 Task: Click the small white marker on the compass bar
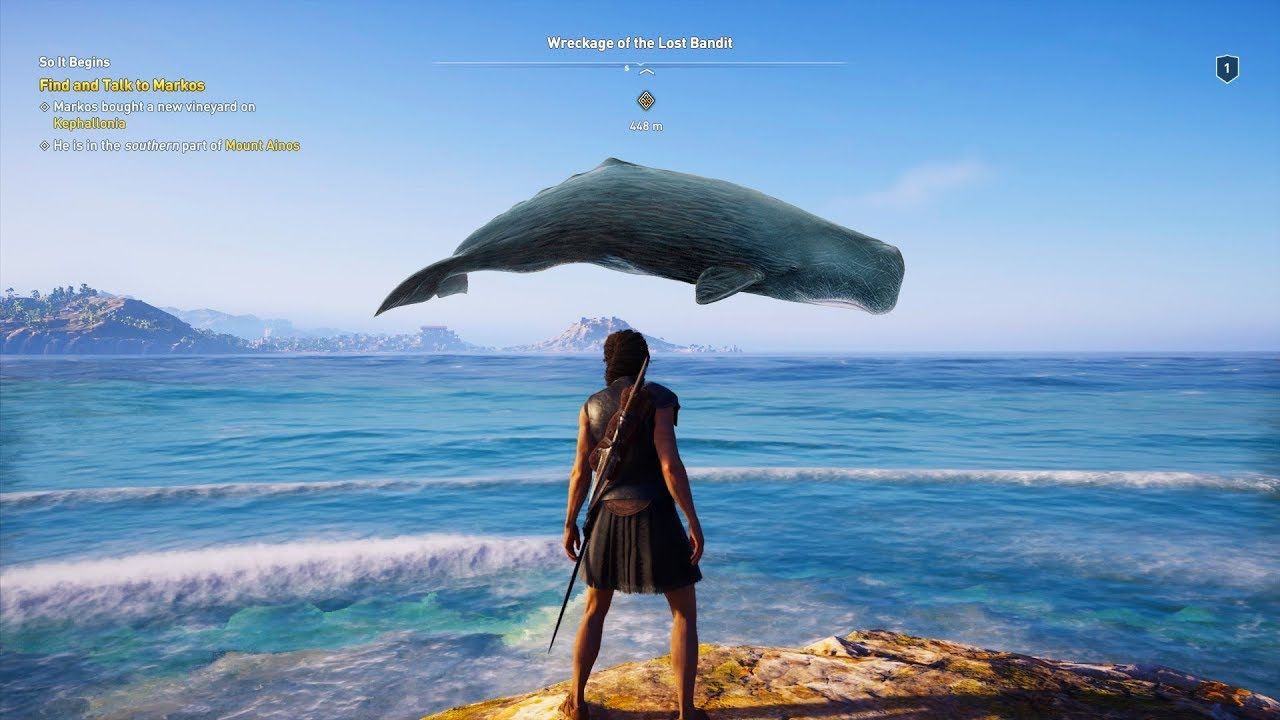coord(626,67)
